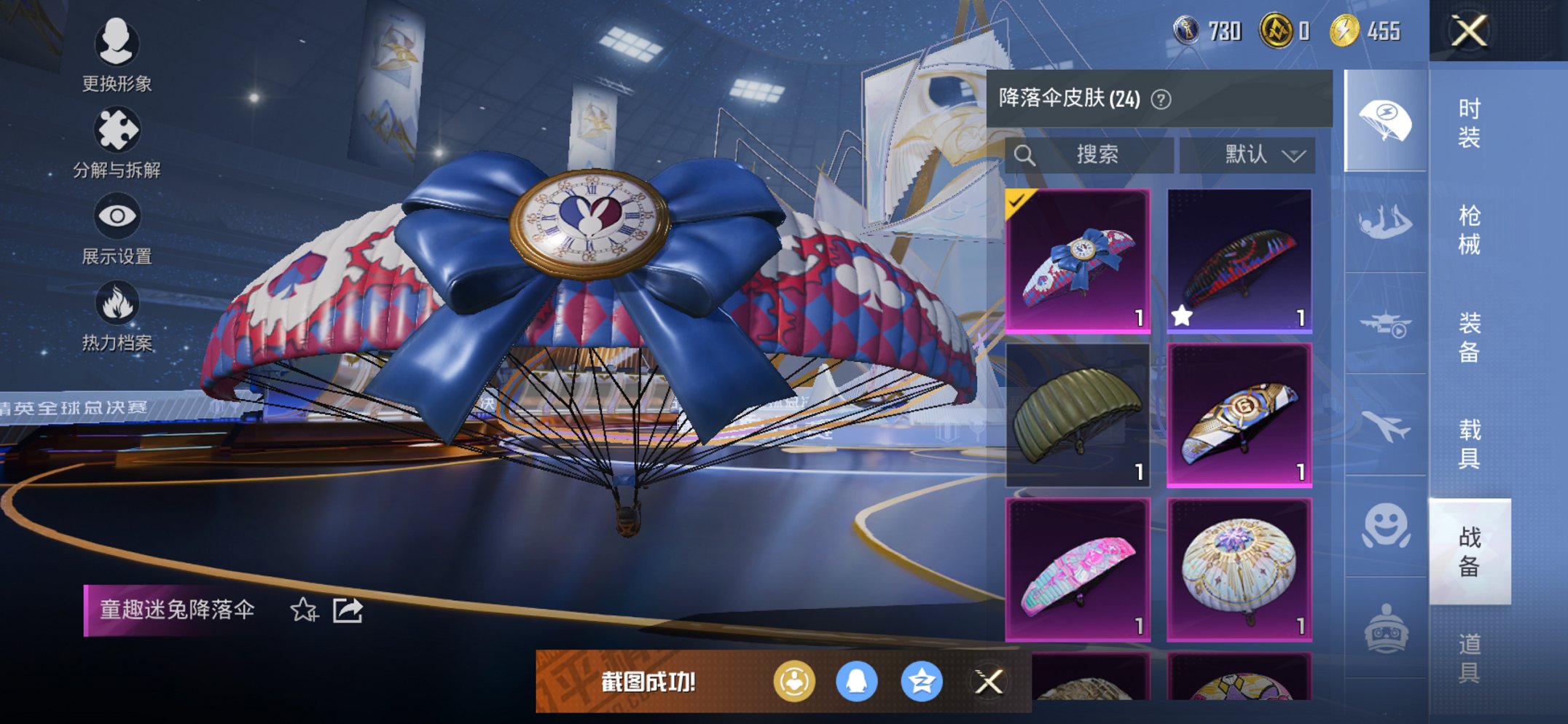
Task: Switch to the 载具 vehicles tab
Action: pyautogui.click(x=1469, y=444)
